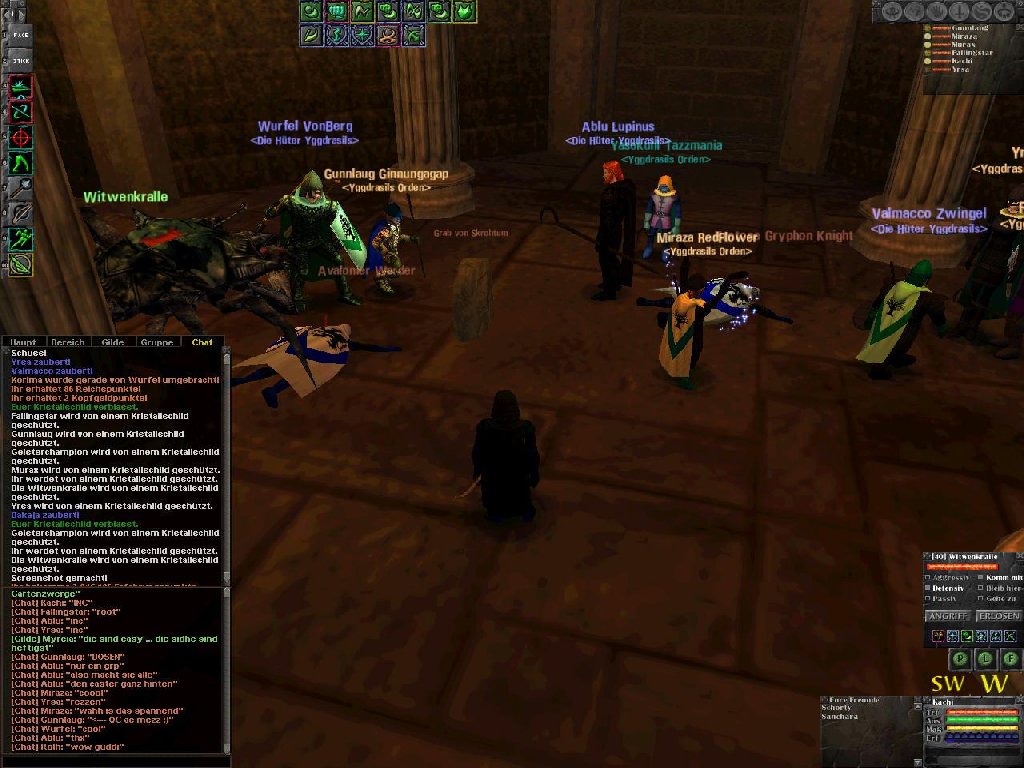
Task: Select the Gilde chat tab
Action: 113,342
